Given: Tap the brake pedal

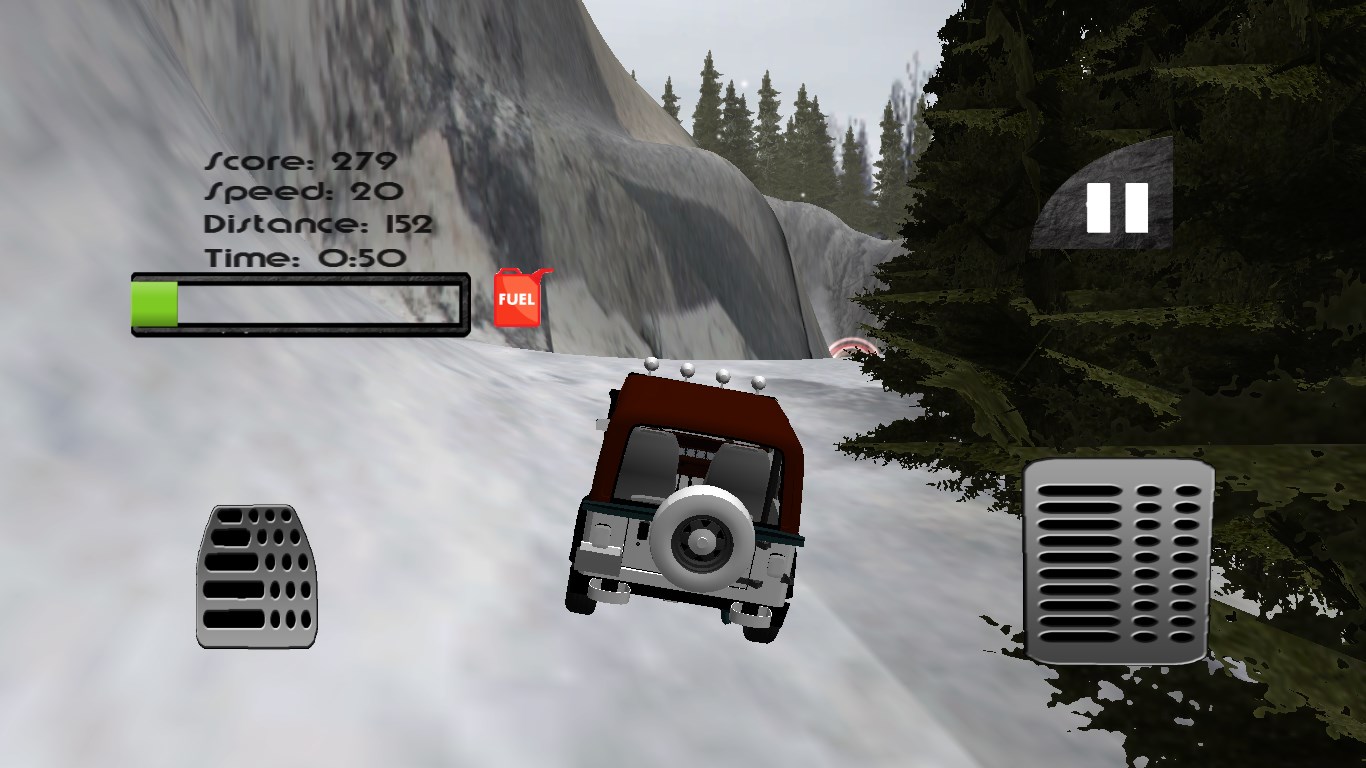Looking at the screenshot, I should pos(257,576).
